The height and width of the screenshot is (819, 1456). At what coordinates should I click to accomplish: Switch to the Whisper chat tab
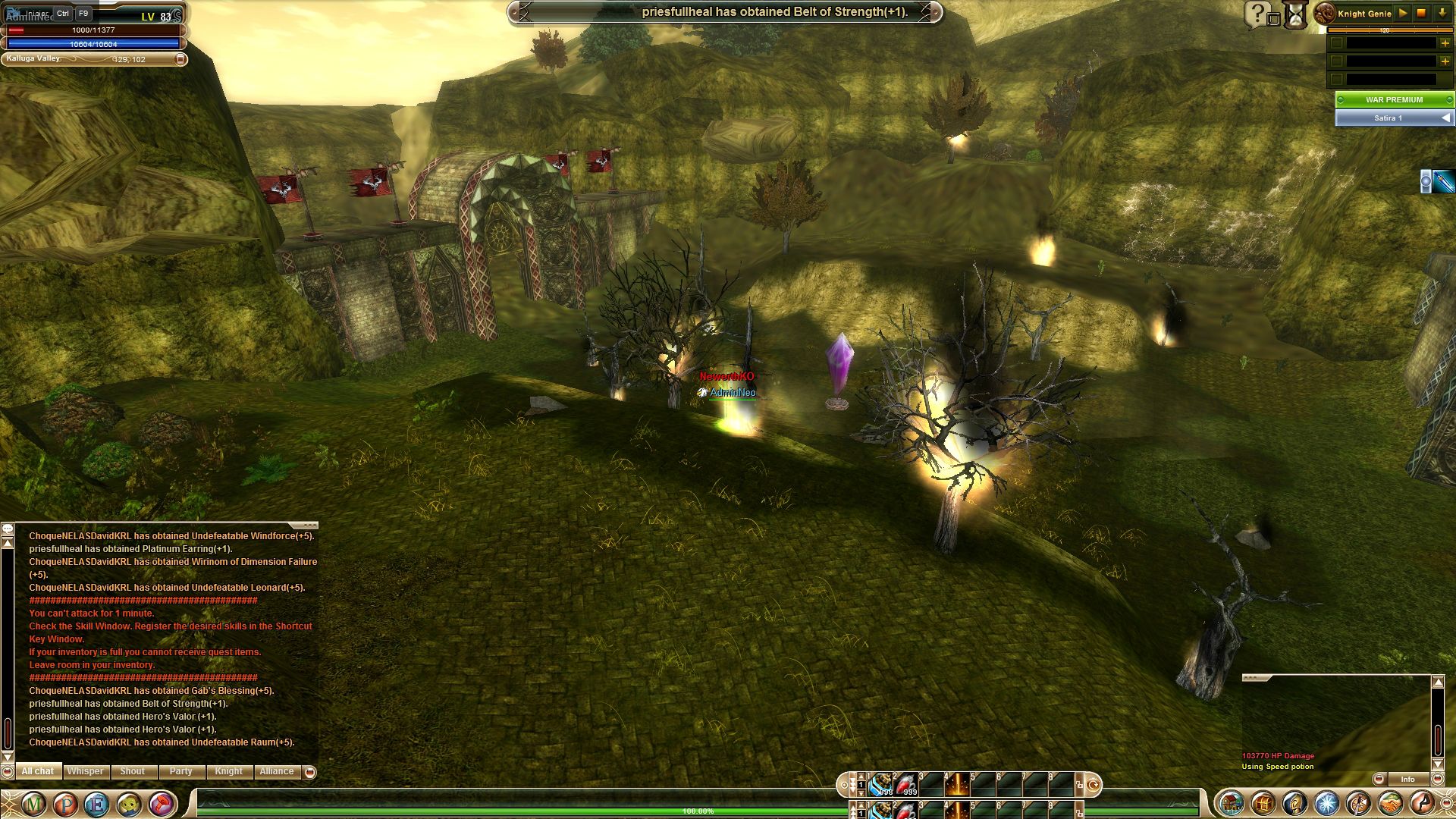point(85,771)
